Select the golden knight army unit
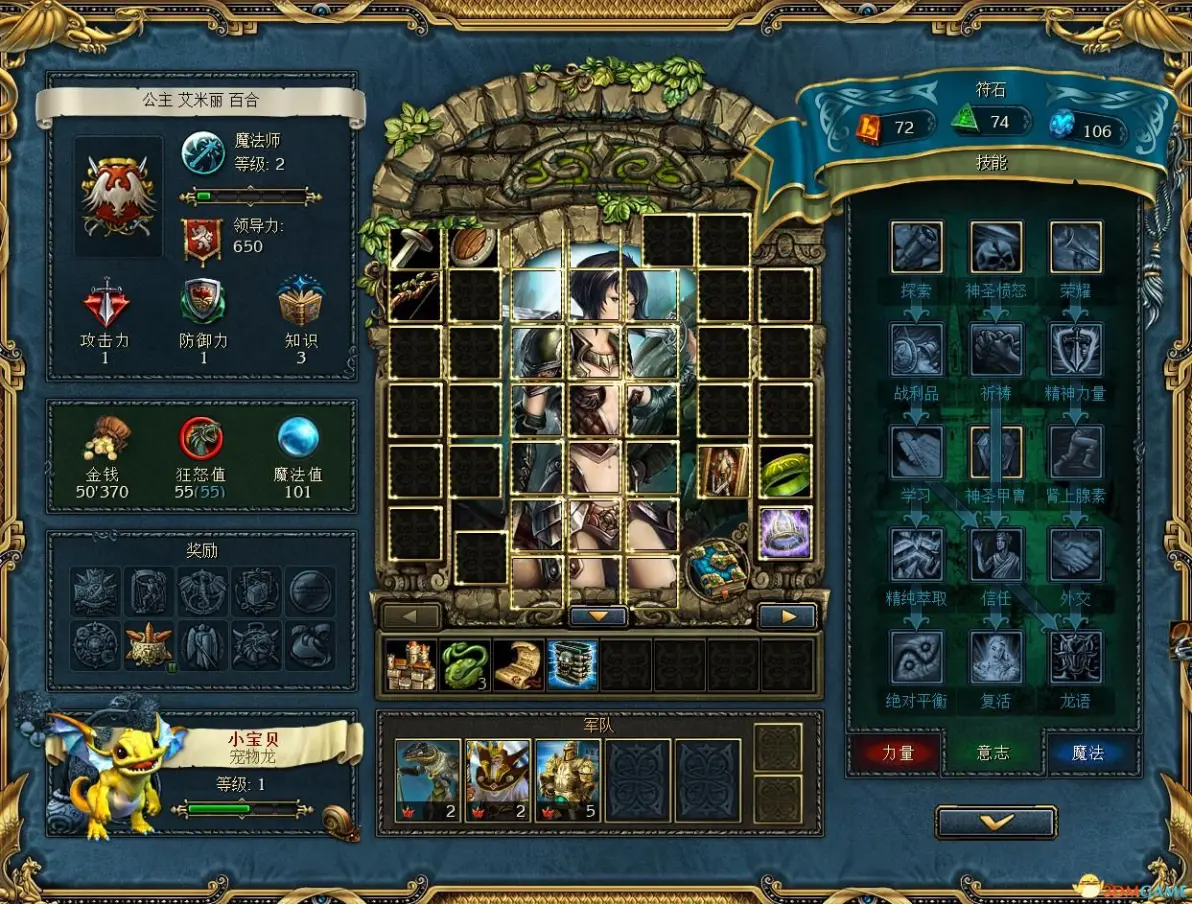The height and width of the screenshot is (904, 1192). click(x=568, y=780)
